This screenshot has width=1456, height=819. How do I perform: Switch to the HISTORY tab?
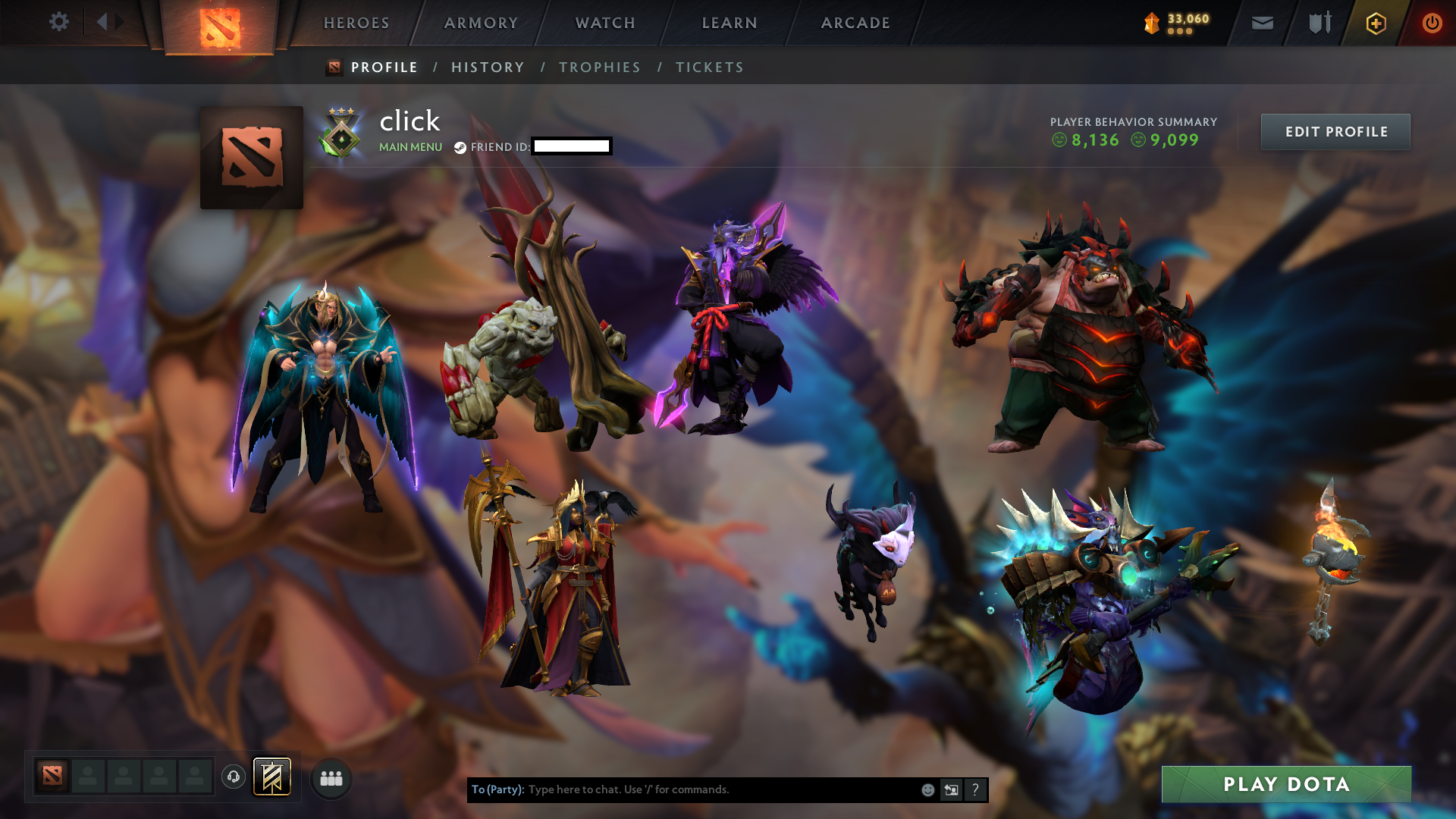point(487,67)
